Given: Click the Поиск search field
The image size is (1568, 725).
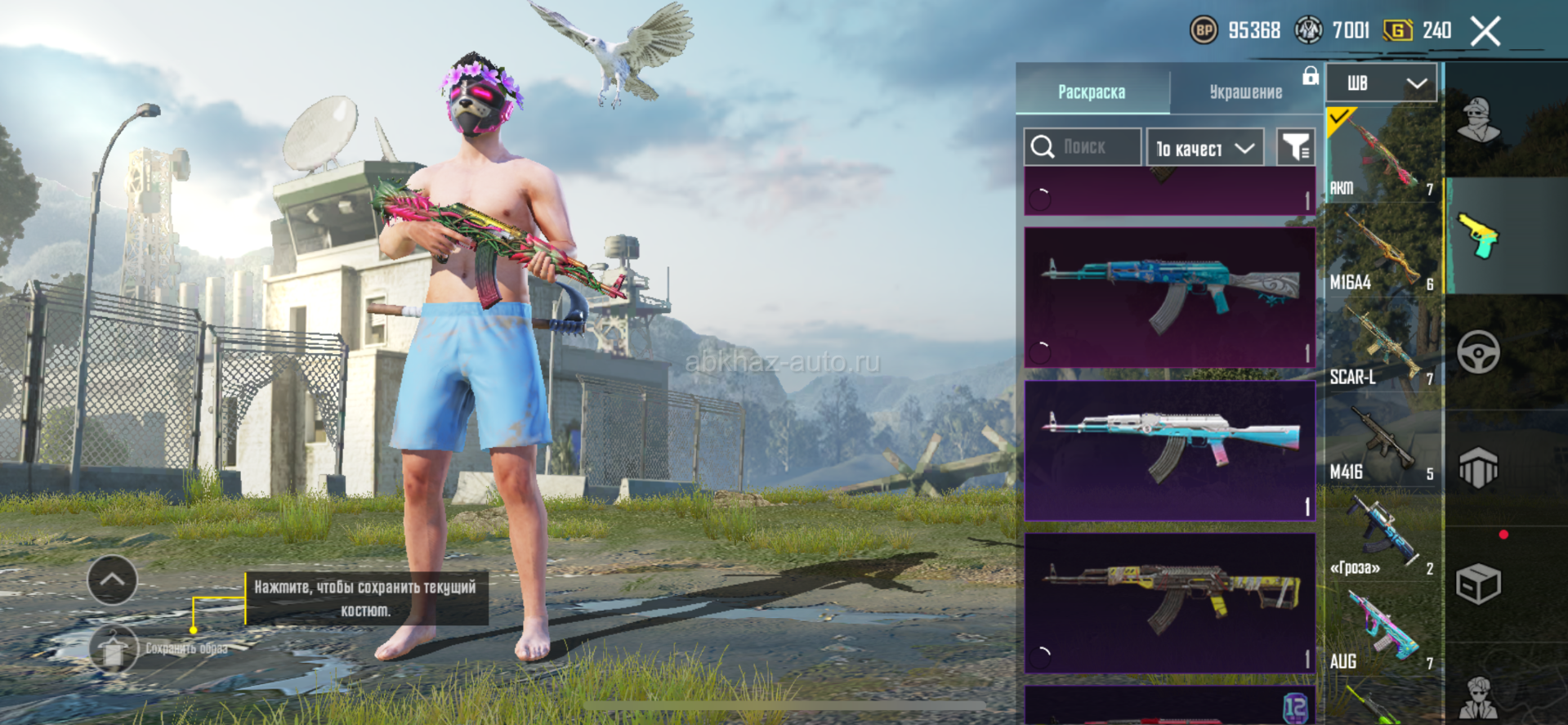Looking at the screenshot, I should click(x=1083, y=147).
